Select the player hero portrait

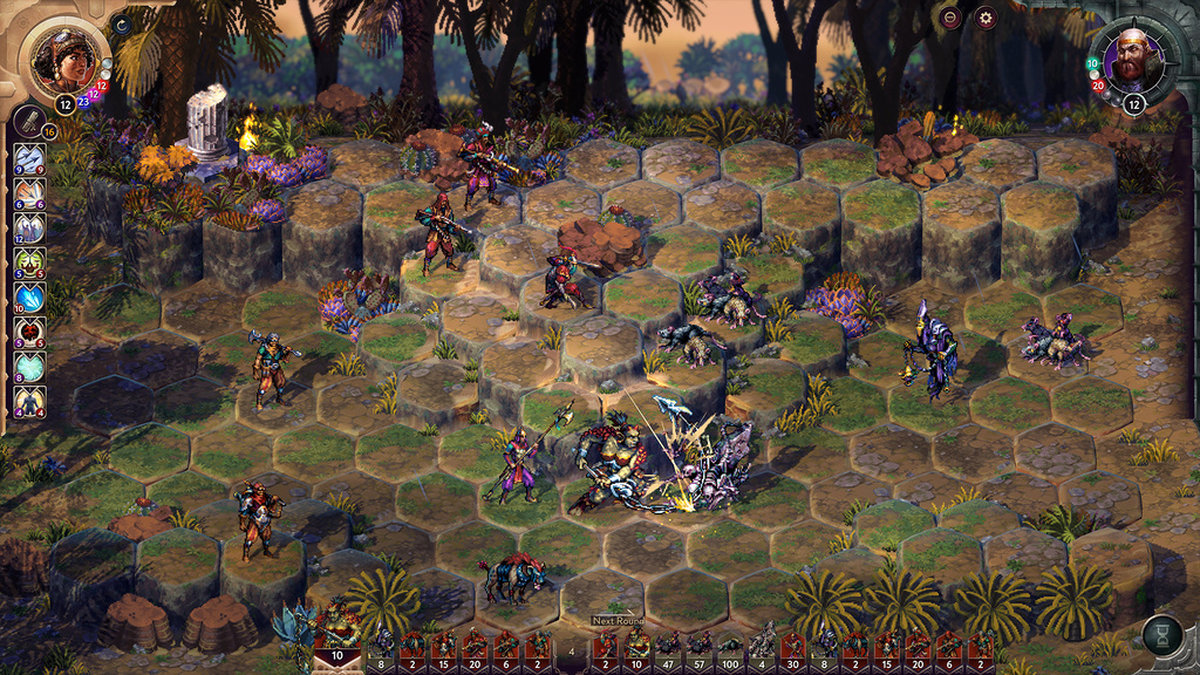pos(65,55)
